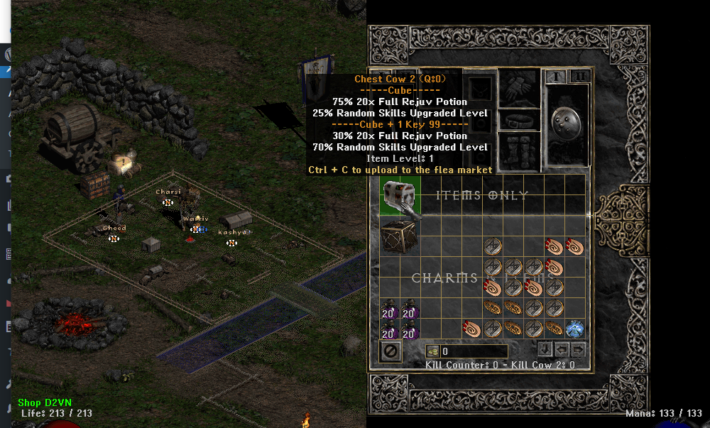Select the equipped belt slot

[519, 121]
